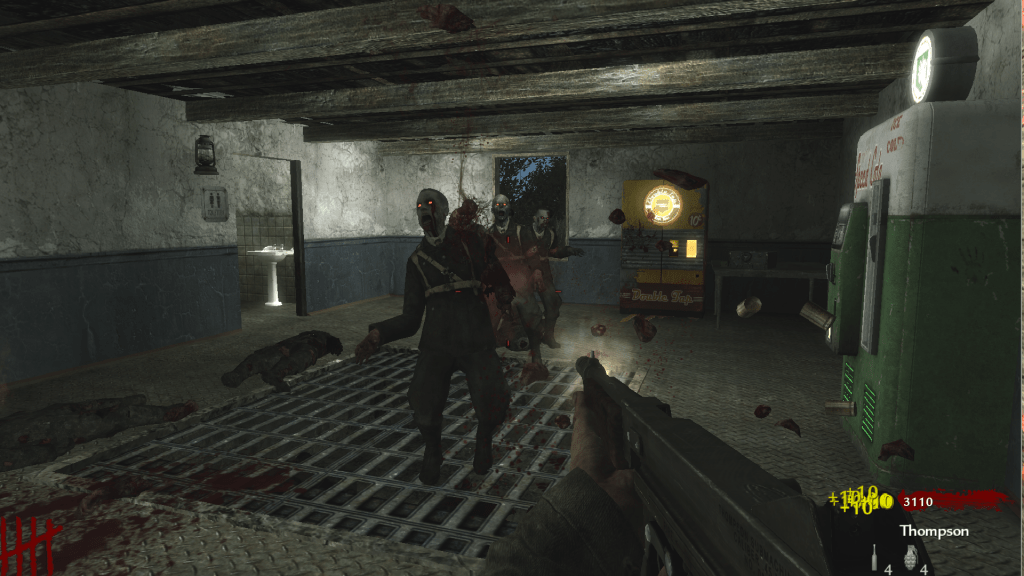
Task: Click the Thompson weapon name label
Action: coord(934,531)
